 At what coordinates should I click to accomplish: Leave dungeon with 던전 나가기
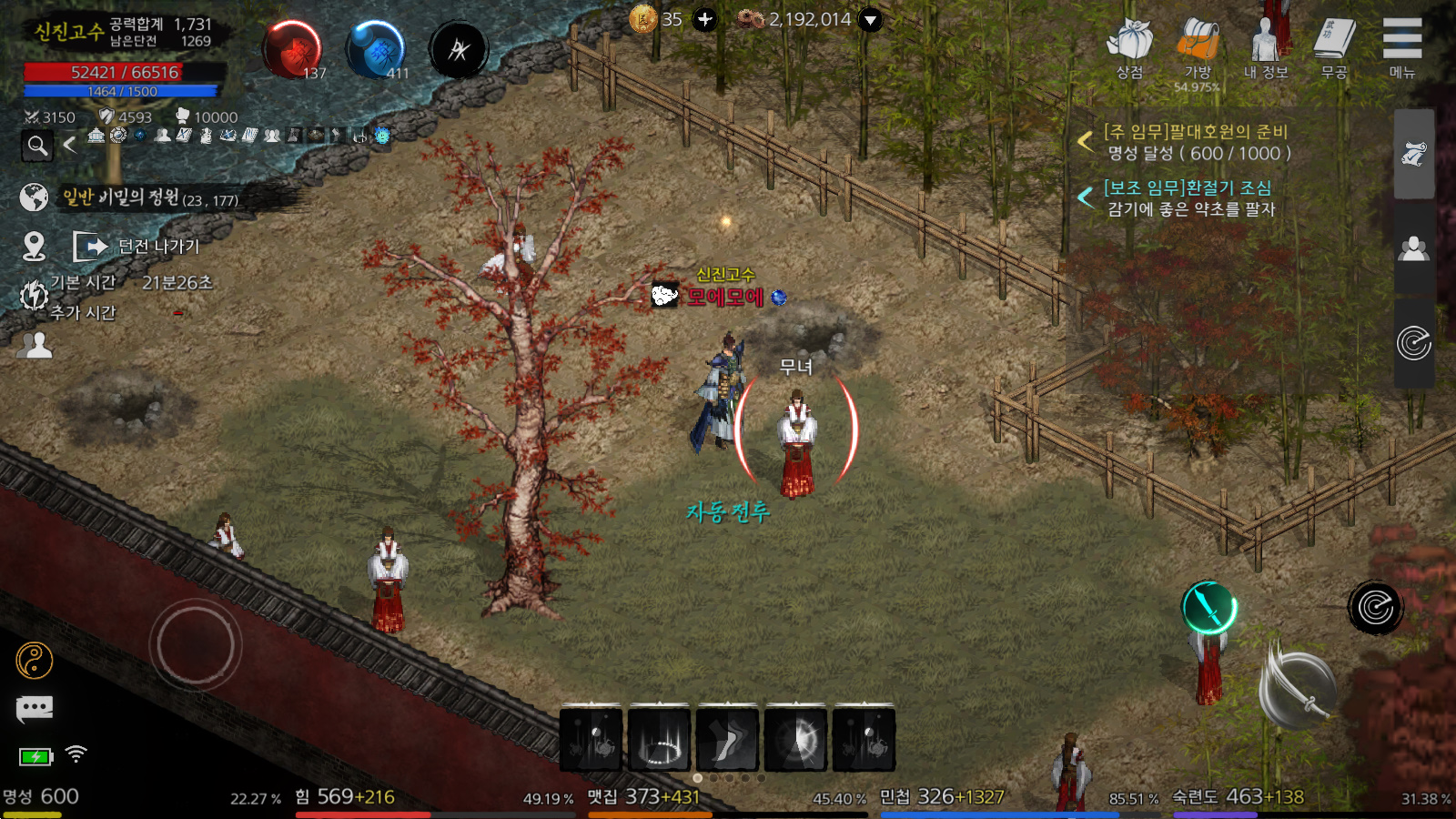[138, 246]
